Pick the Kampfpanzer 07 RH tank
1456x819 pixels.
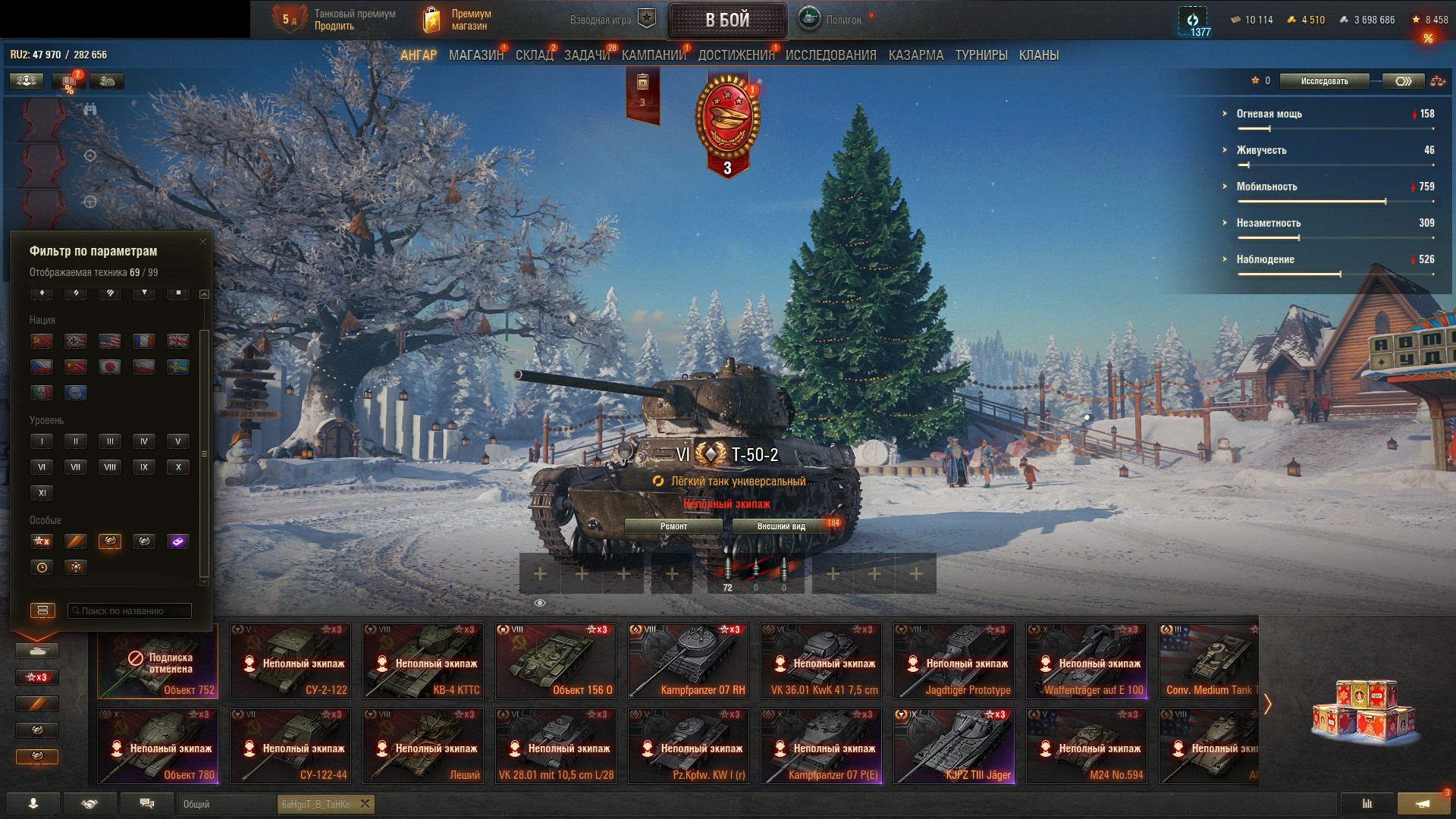pyautogui.click(x=689, y=661)
